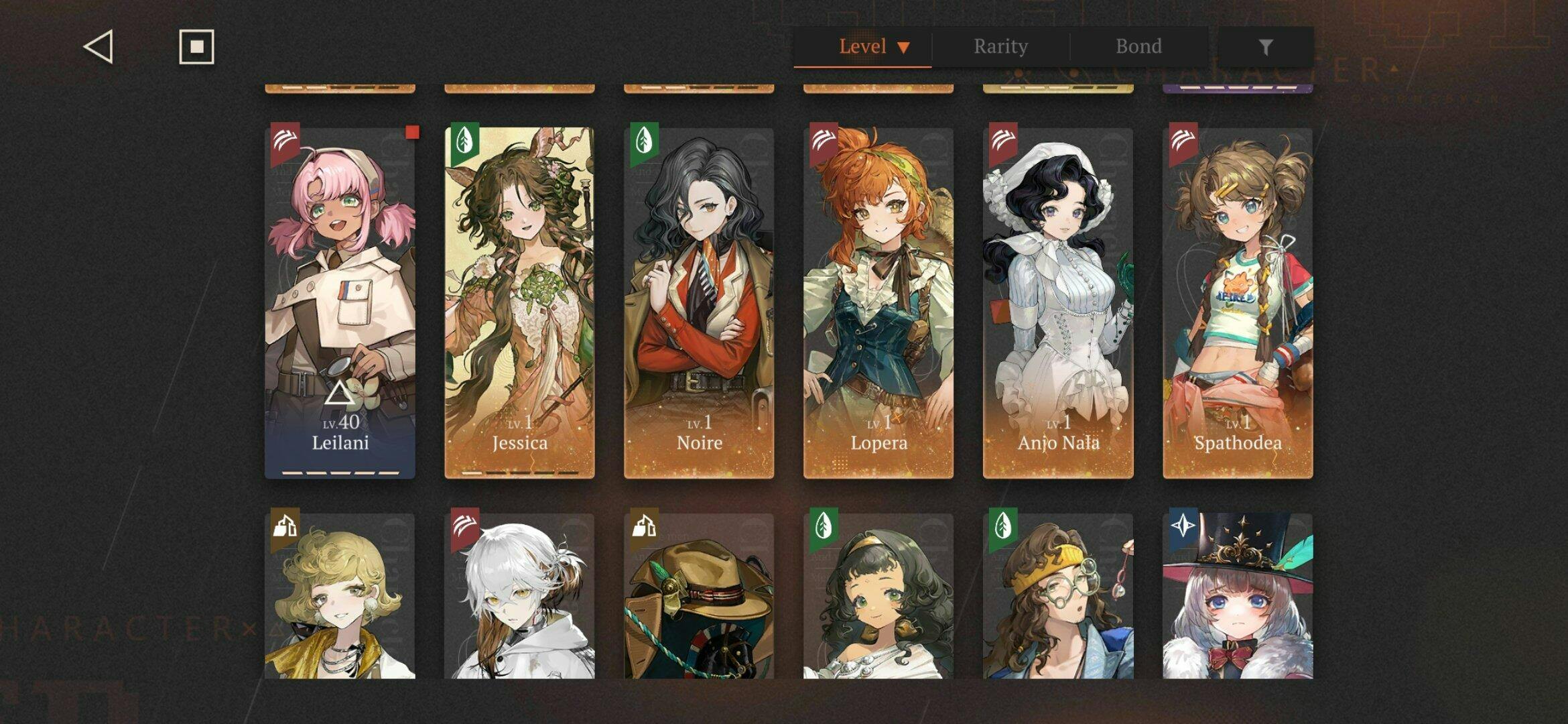View Anjo Nala's character card
The image size is (1568, 724).
tap(1058, 302)
